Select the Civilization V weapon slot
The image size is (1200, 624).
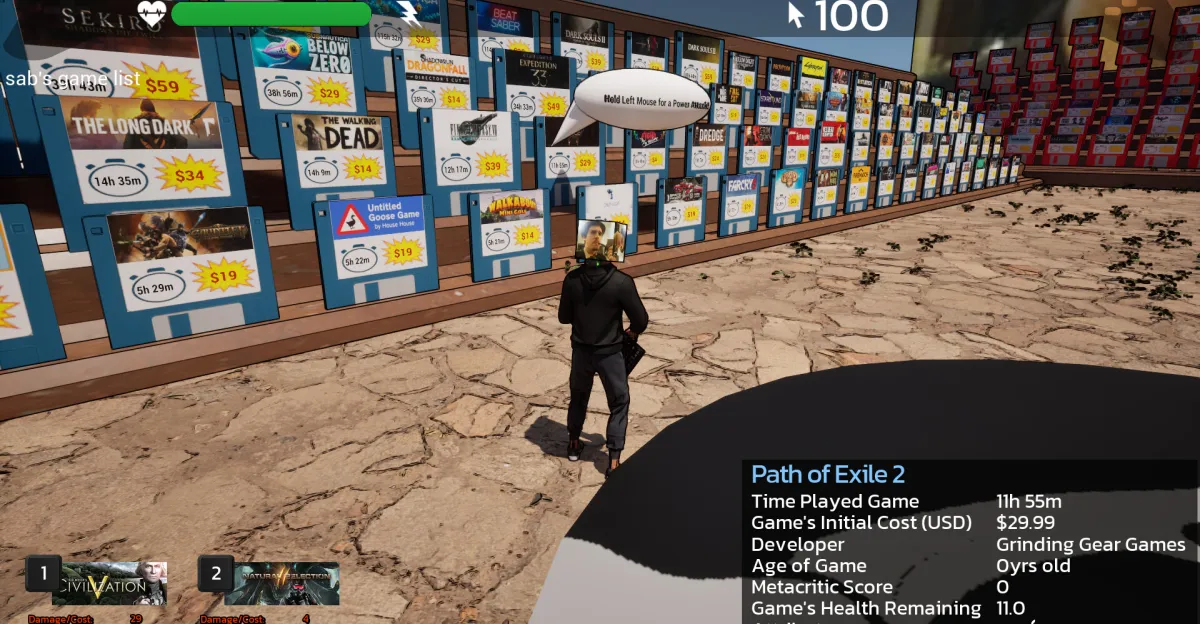(109, 584)
